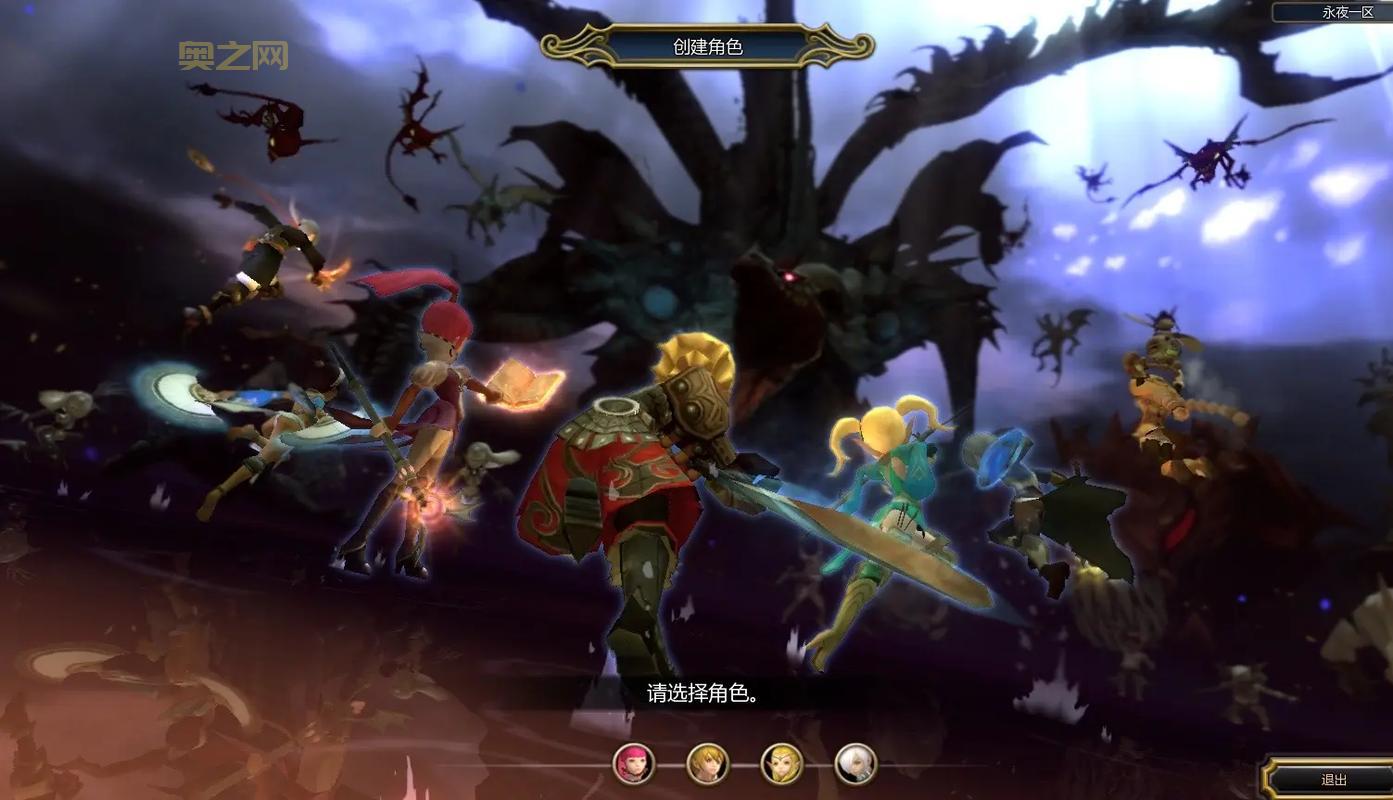Click the 退出 exit button
This screenshot has width=1393, height=800.
click(1333, 780)
